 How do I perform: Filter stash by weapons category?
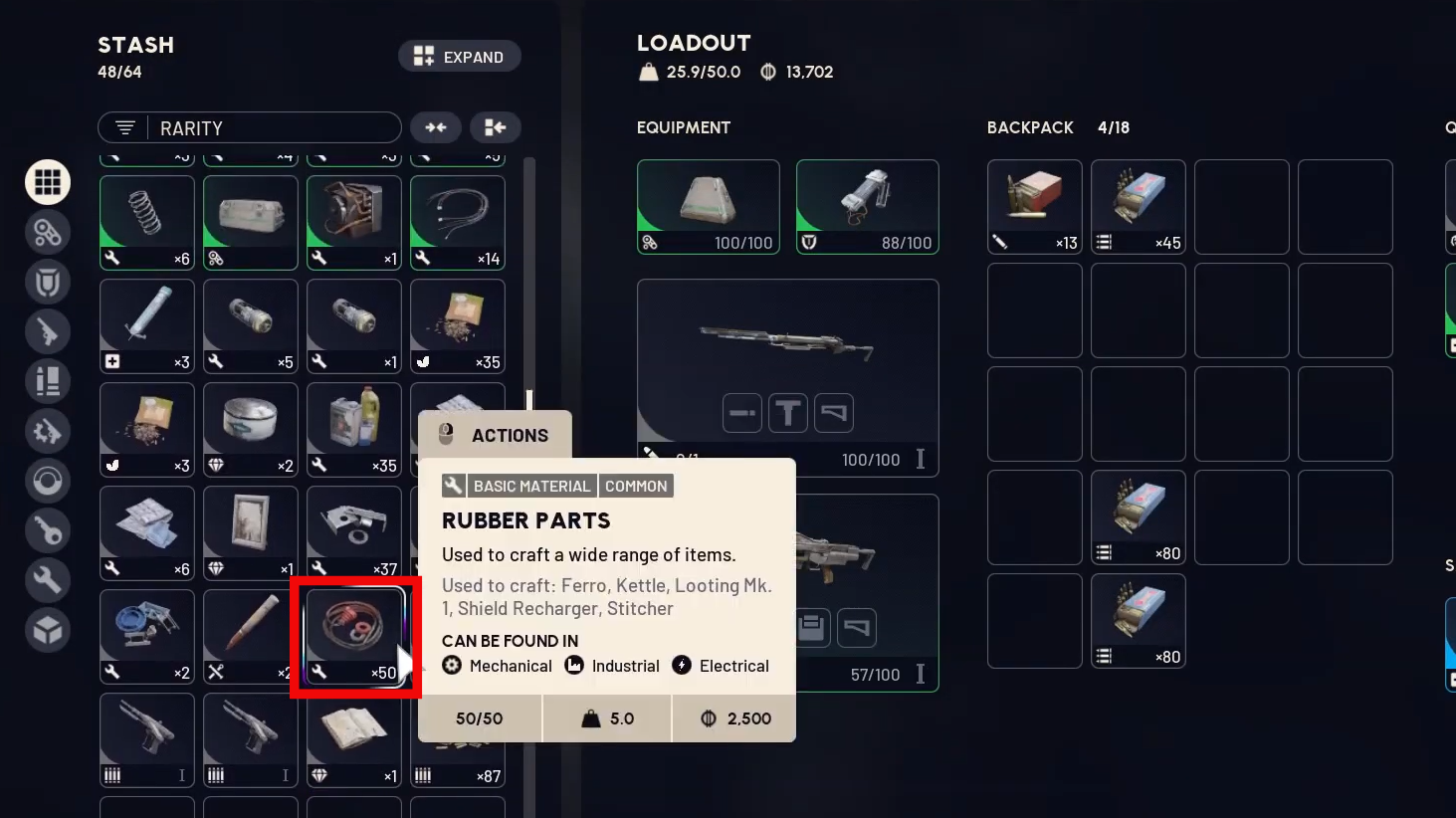point(48,332)
